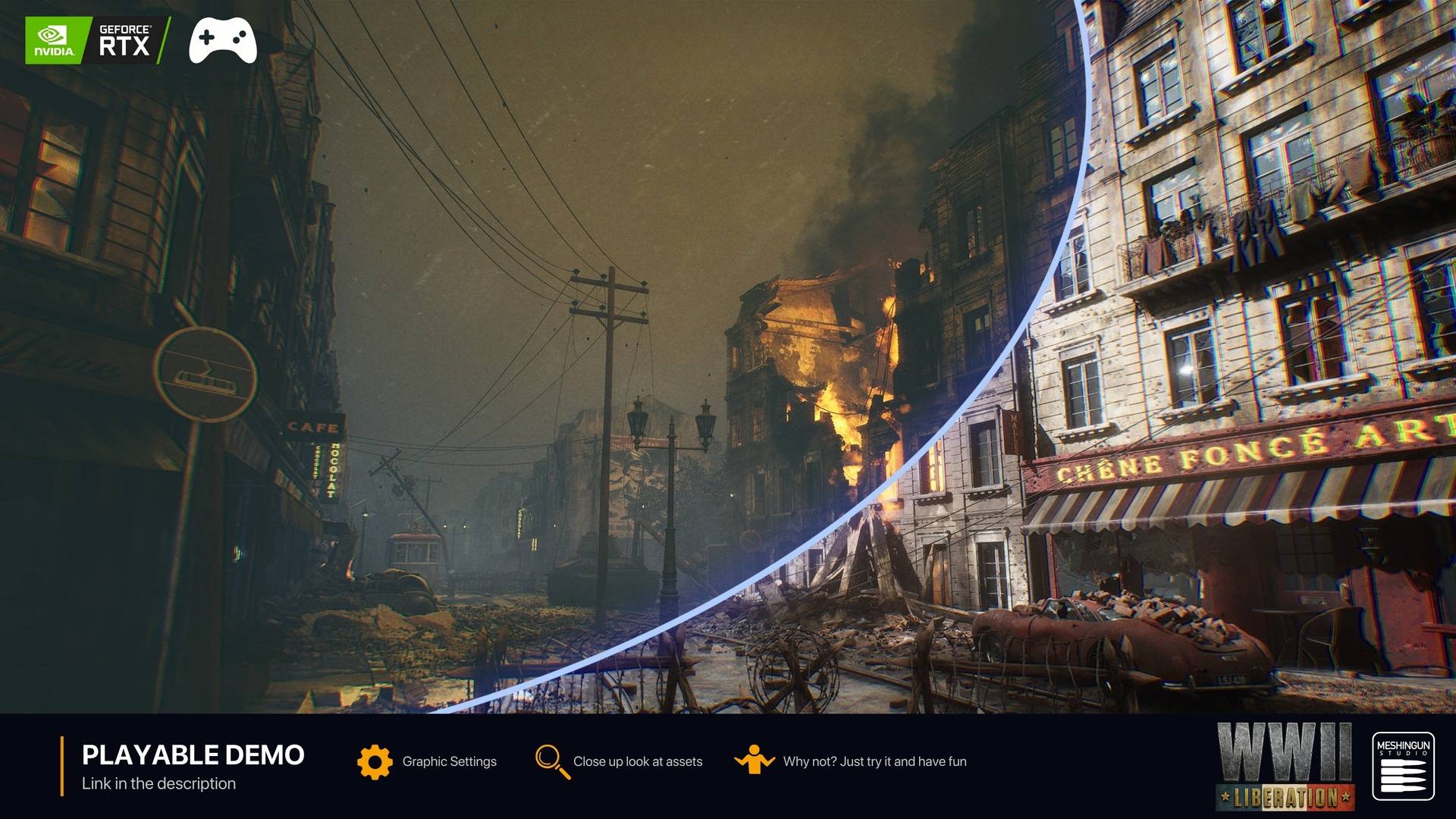Open the Graphic Settings gear entry
This screenshot has width=1456, height=819.
375,761
